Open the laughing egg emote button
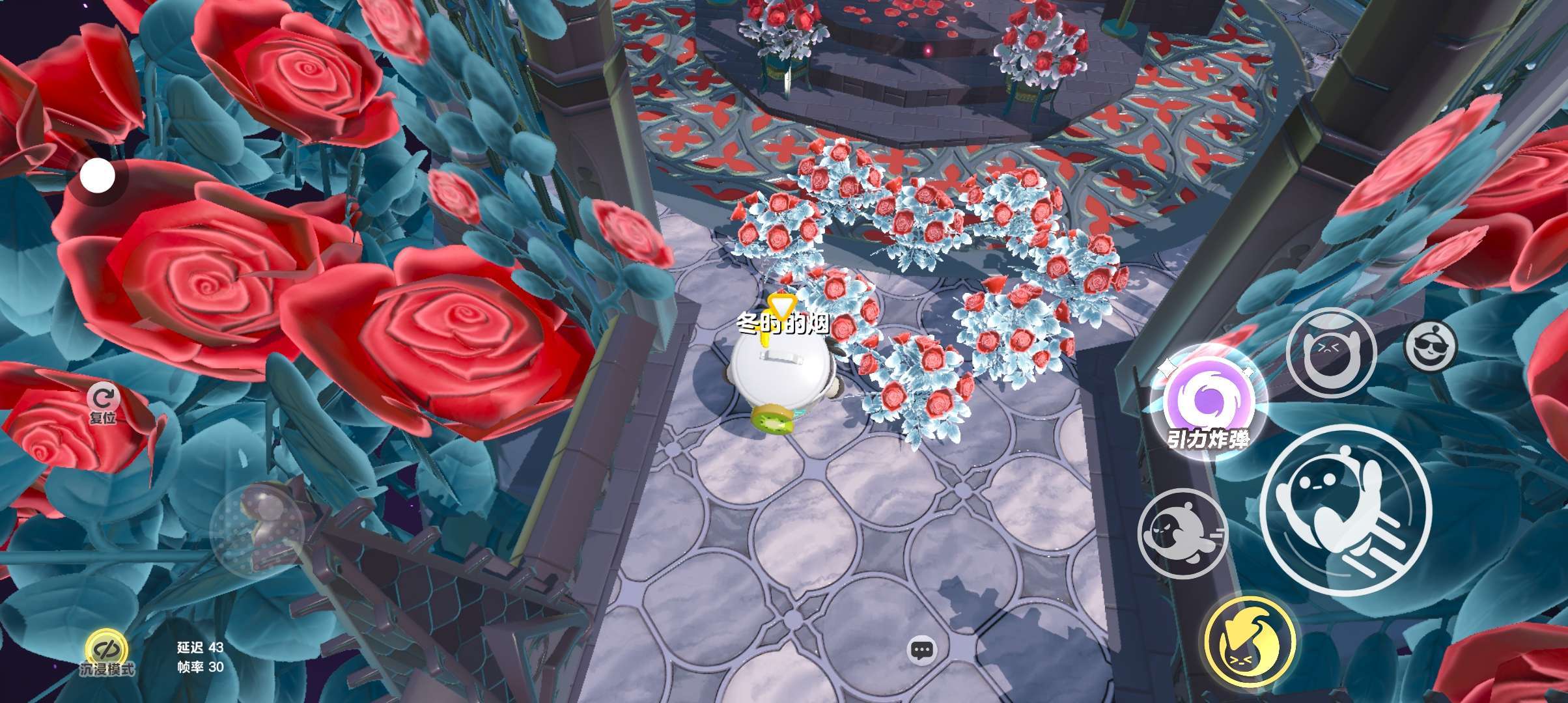This screenshot has height=703, width=1568. click(x=1330, y=352)
